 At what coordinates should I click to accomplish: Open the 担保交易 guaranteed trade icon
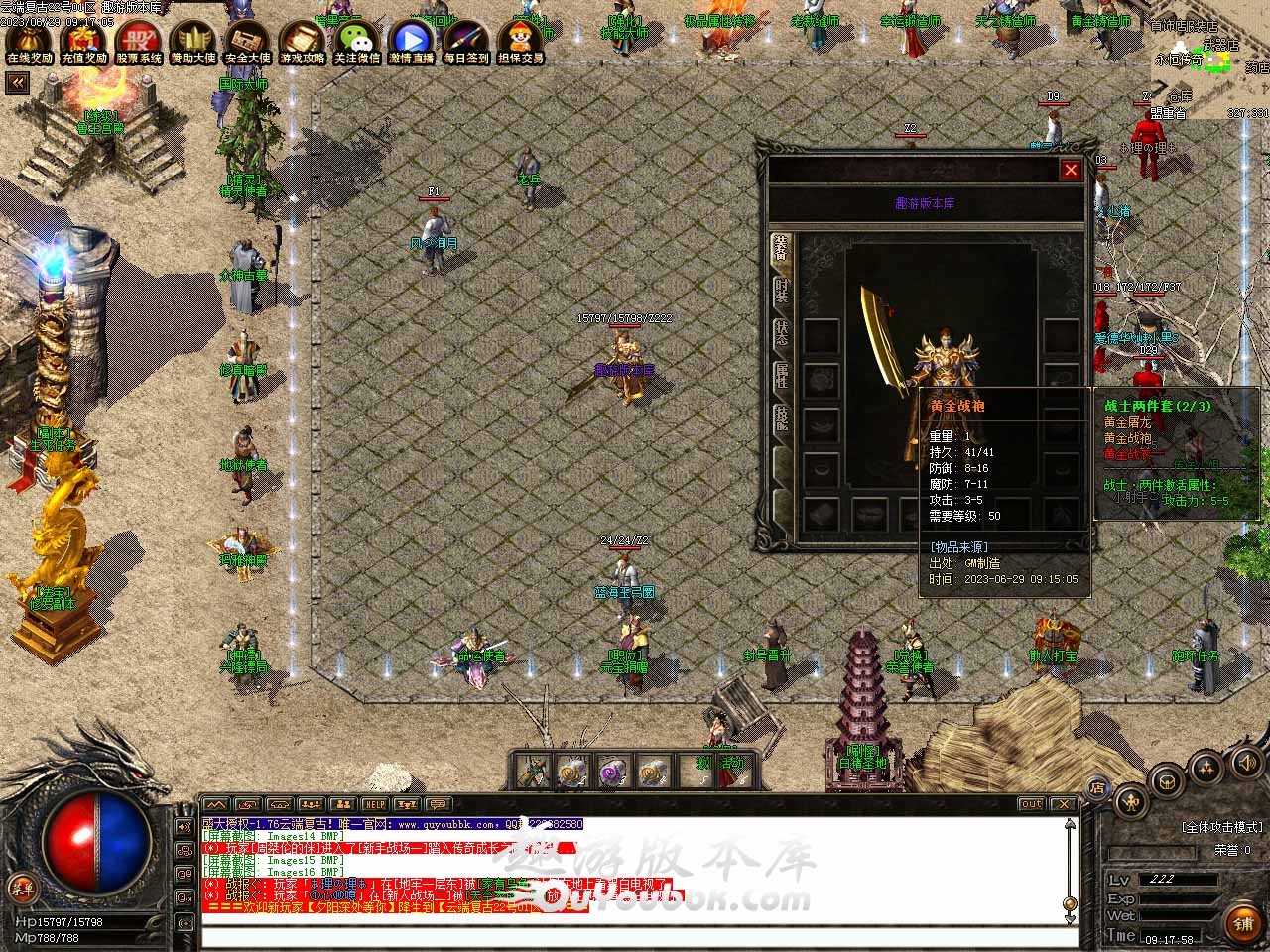click(520, 42)
